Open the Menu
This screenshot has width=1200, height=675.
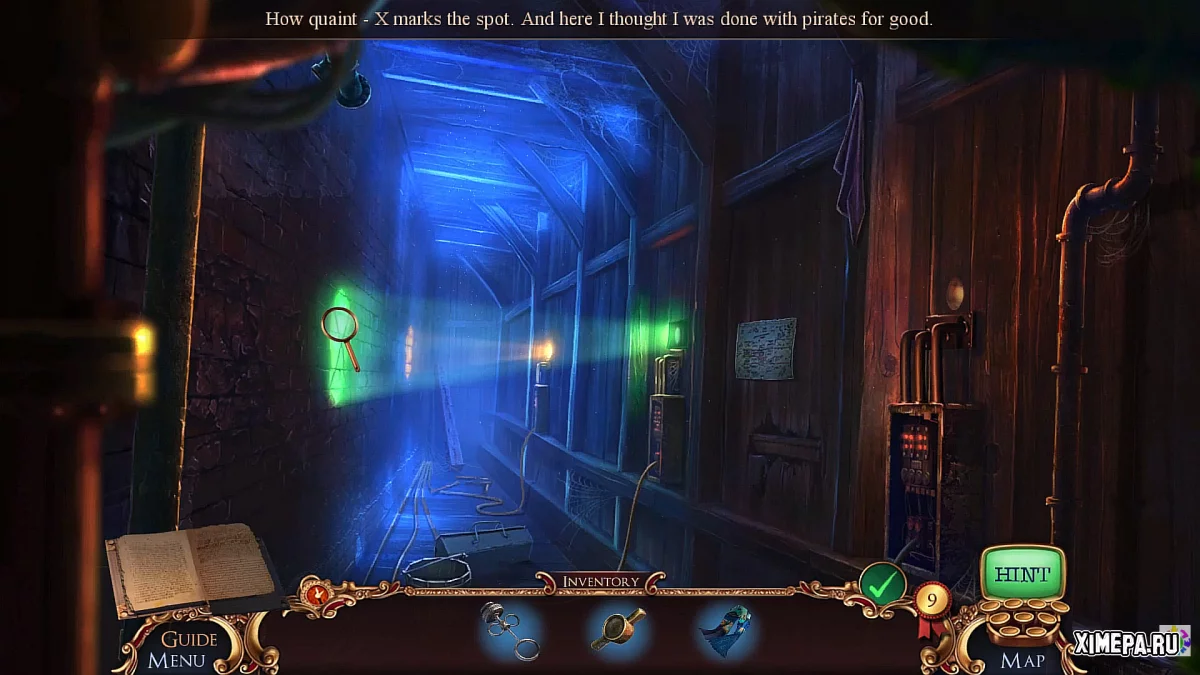coord(176,660)
